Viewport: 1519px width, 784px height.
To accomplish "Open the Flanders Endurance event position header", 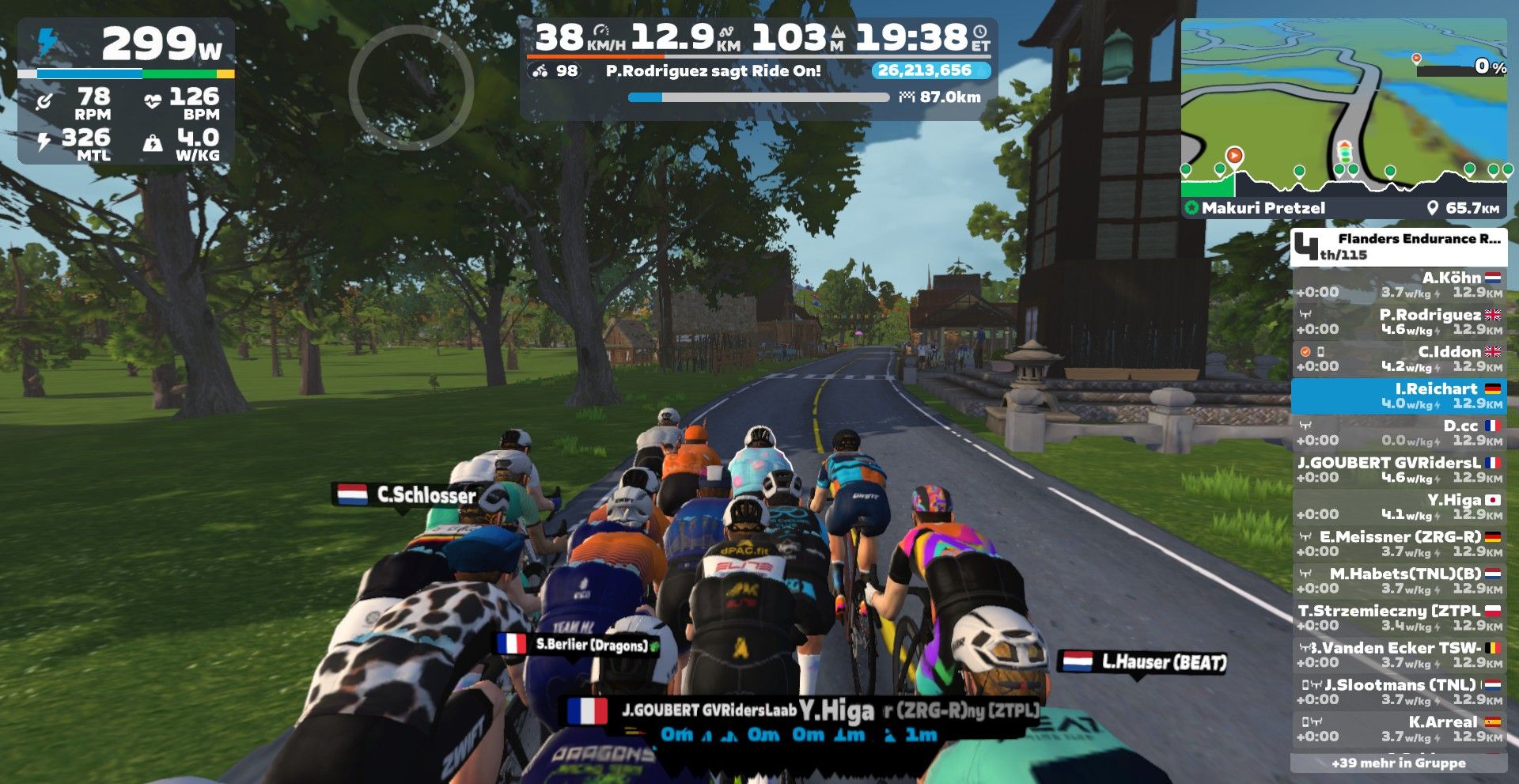I will coord(1399,246).
